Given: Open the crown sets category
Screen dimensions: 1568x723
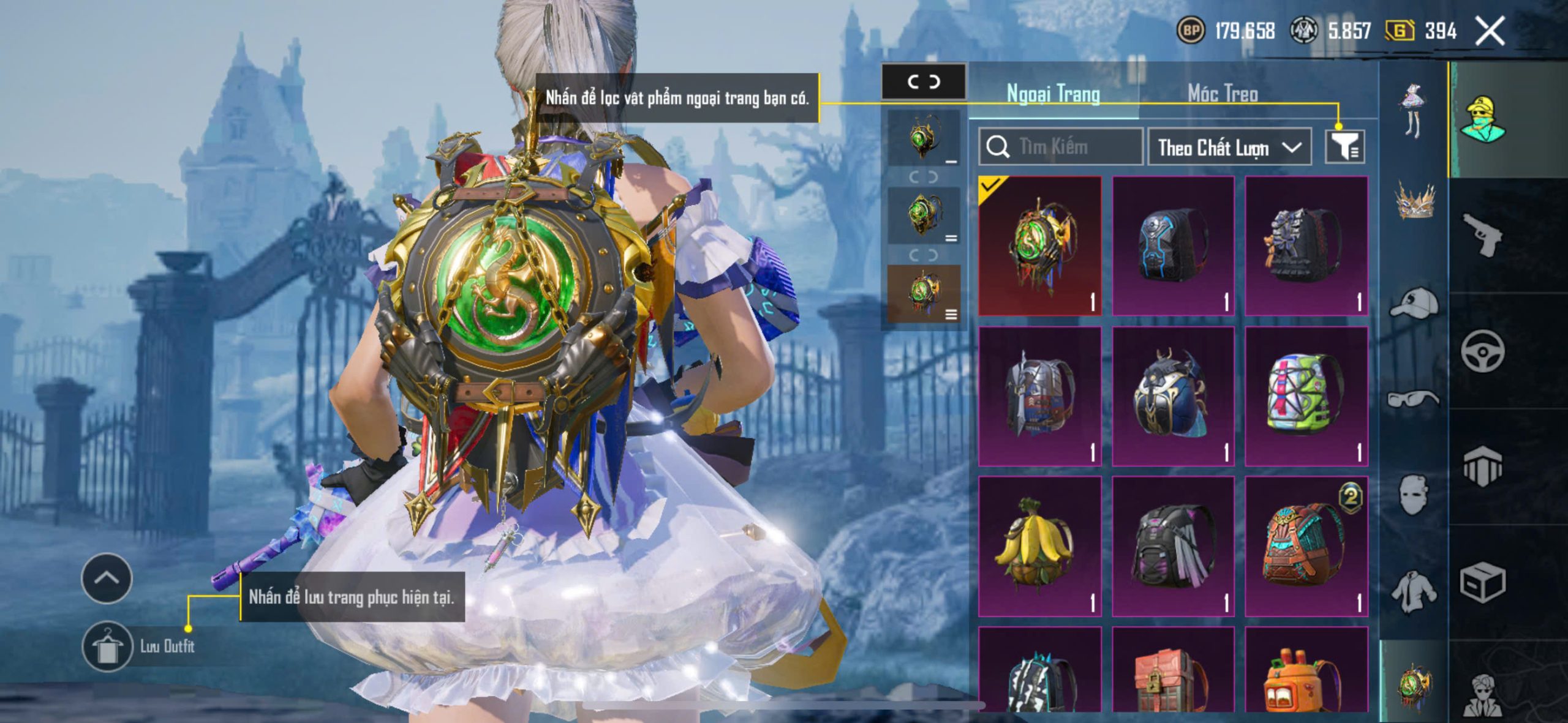Looking at the screenshot, I should point(1414,202).
